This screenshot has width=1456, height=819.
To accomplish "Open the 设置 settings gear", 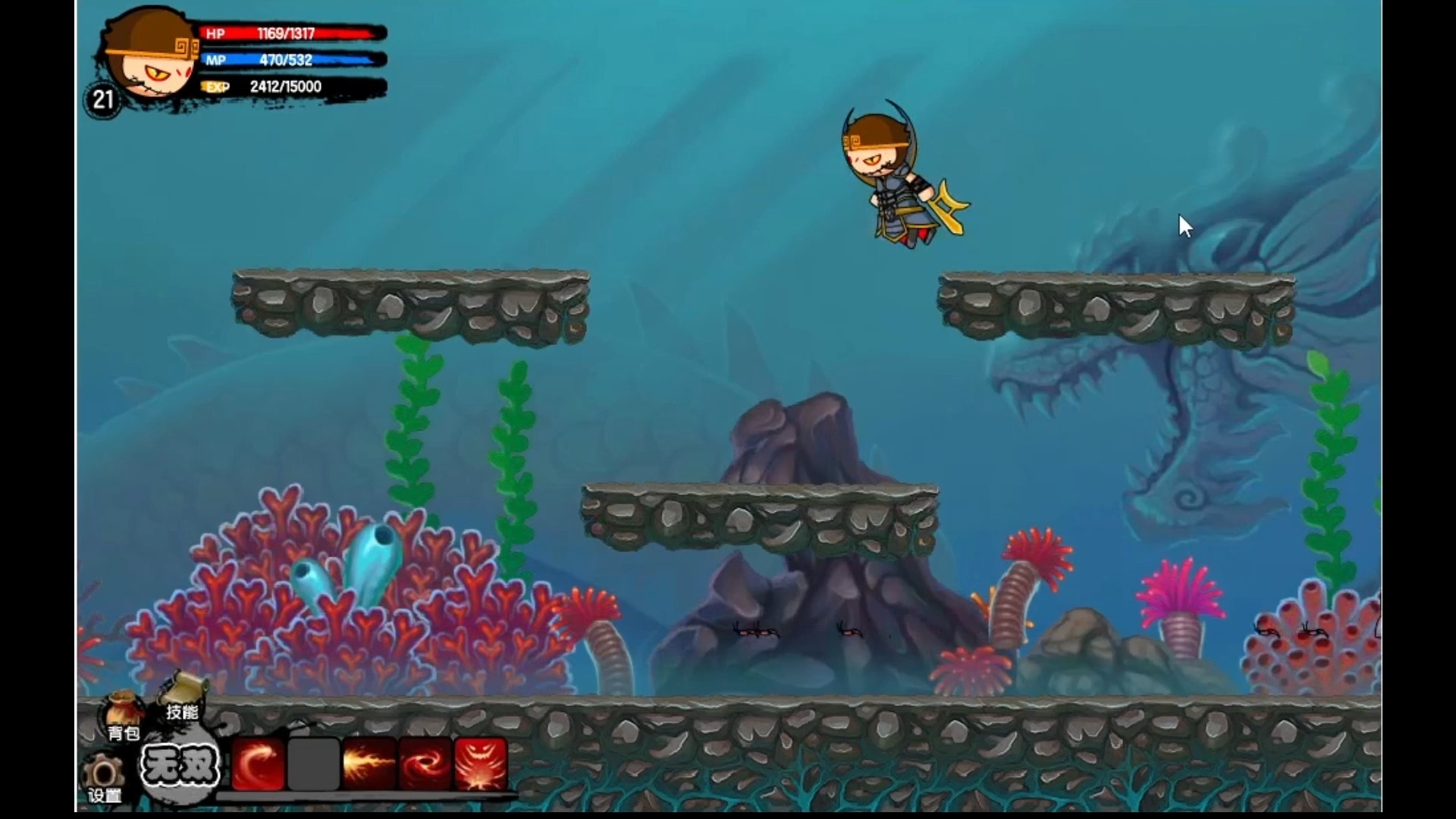I will coord(105,778).
